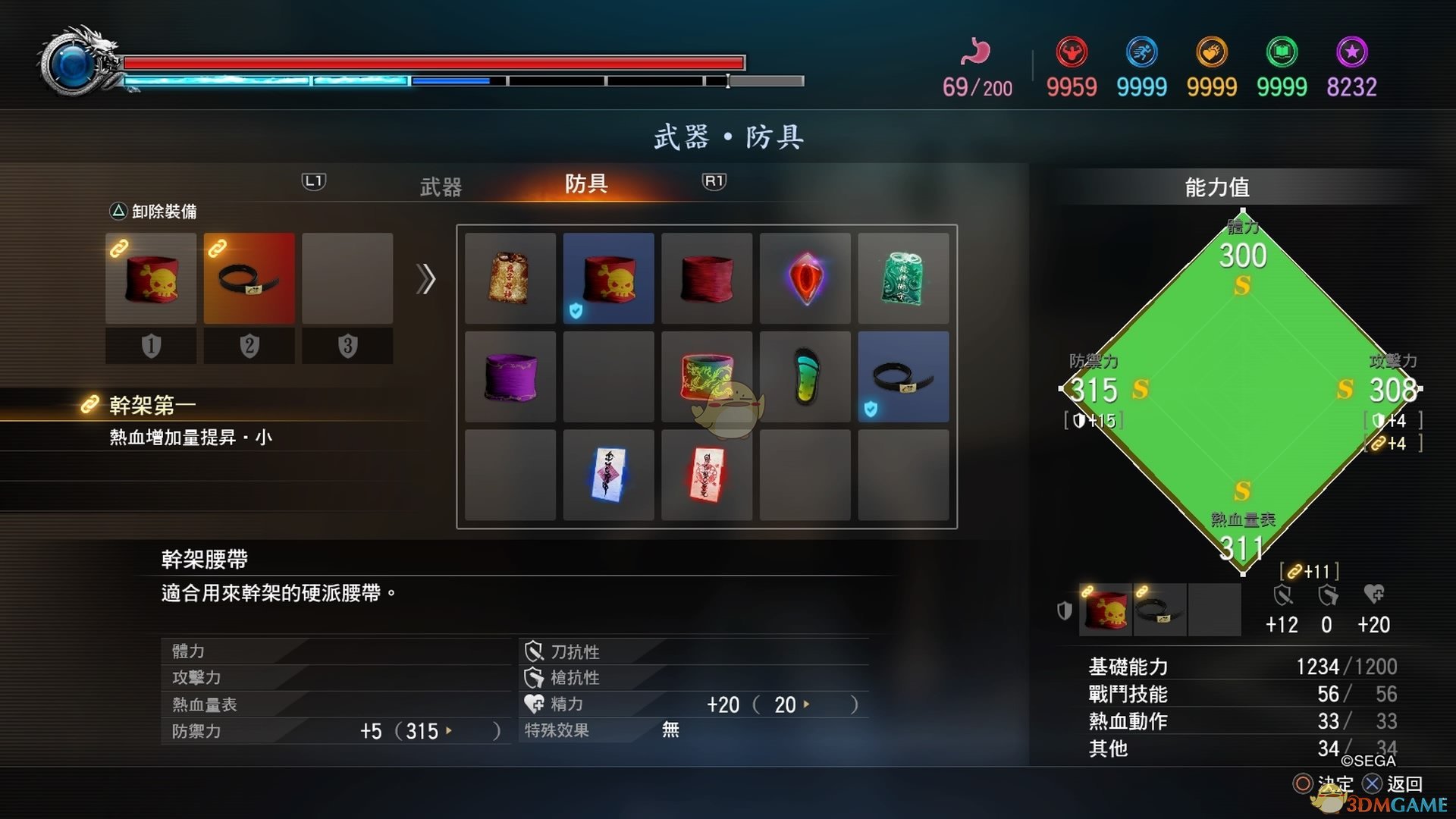This screenshot has width=1456, height=819.
Task: Select the blue running agility stat icon
Action: point(1142,52)
